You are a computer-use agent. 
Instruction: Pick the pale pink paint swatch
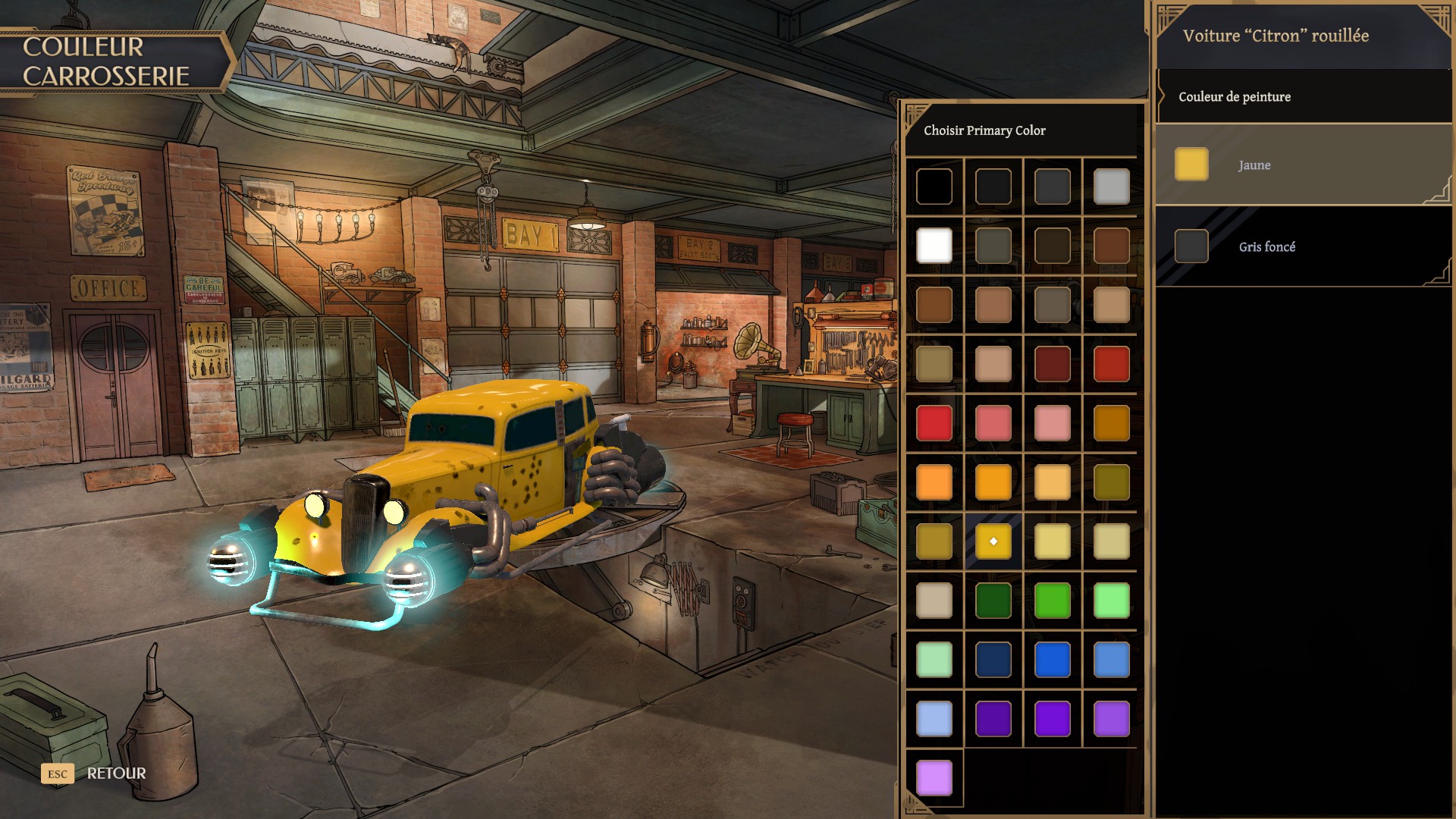pyautogui.click(x=1053, y=423)
